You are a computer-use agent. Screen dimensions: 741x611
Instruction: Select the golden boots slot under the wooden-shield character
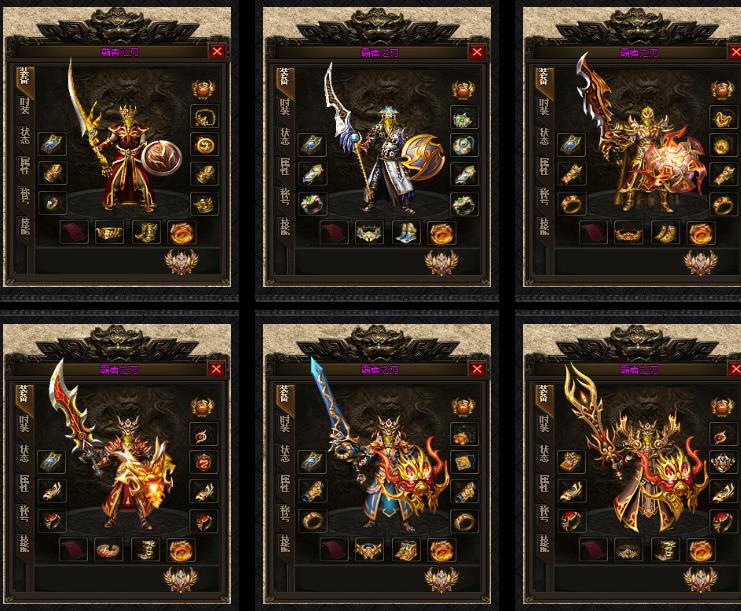point(146,233)
